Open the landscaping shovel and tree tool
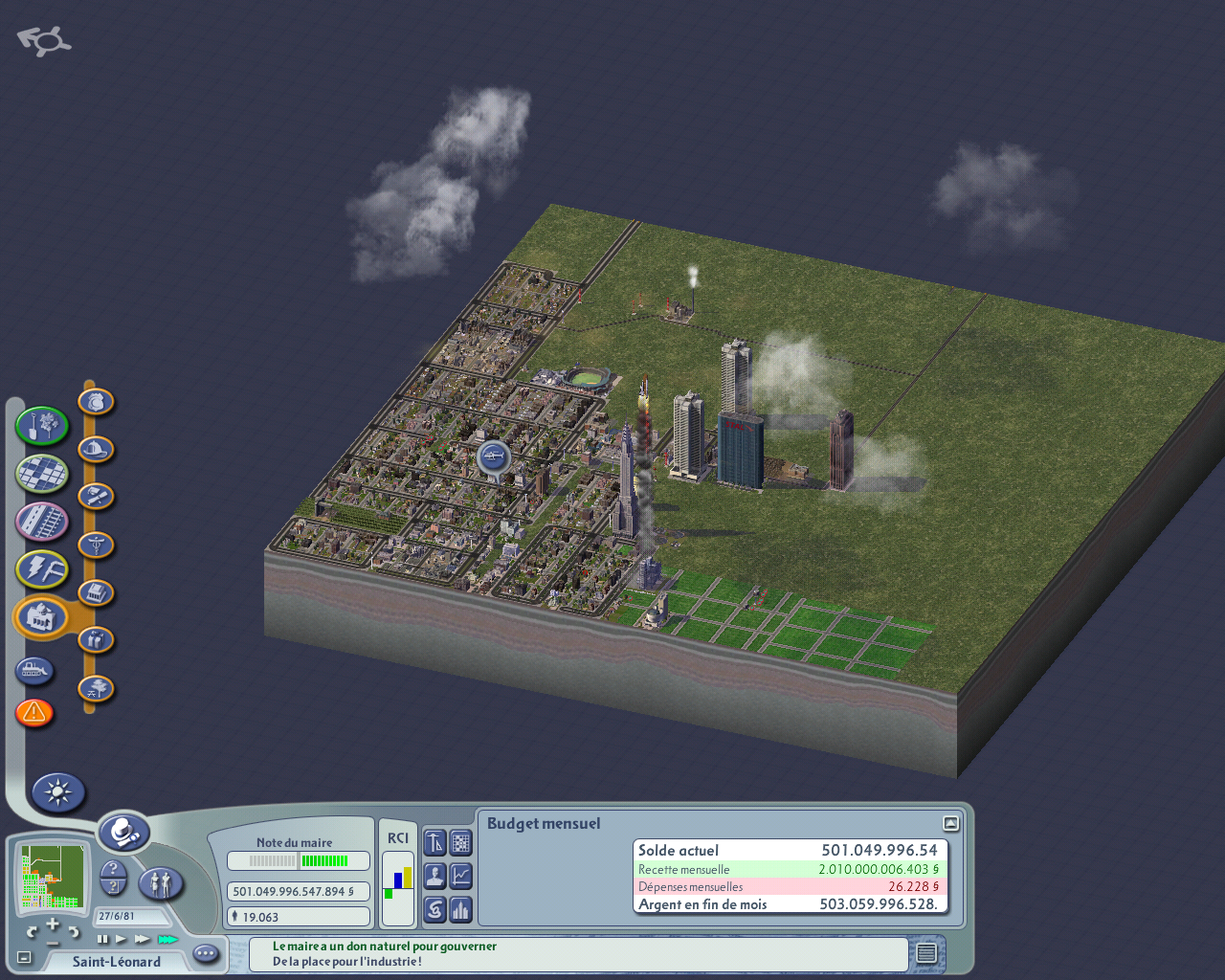This screenshot has height=980, width=1225. pos(41,426)
